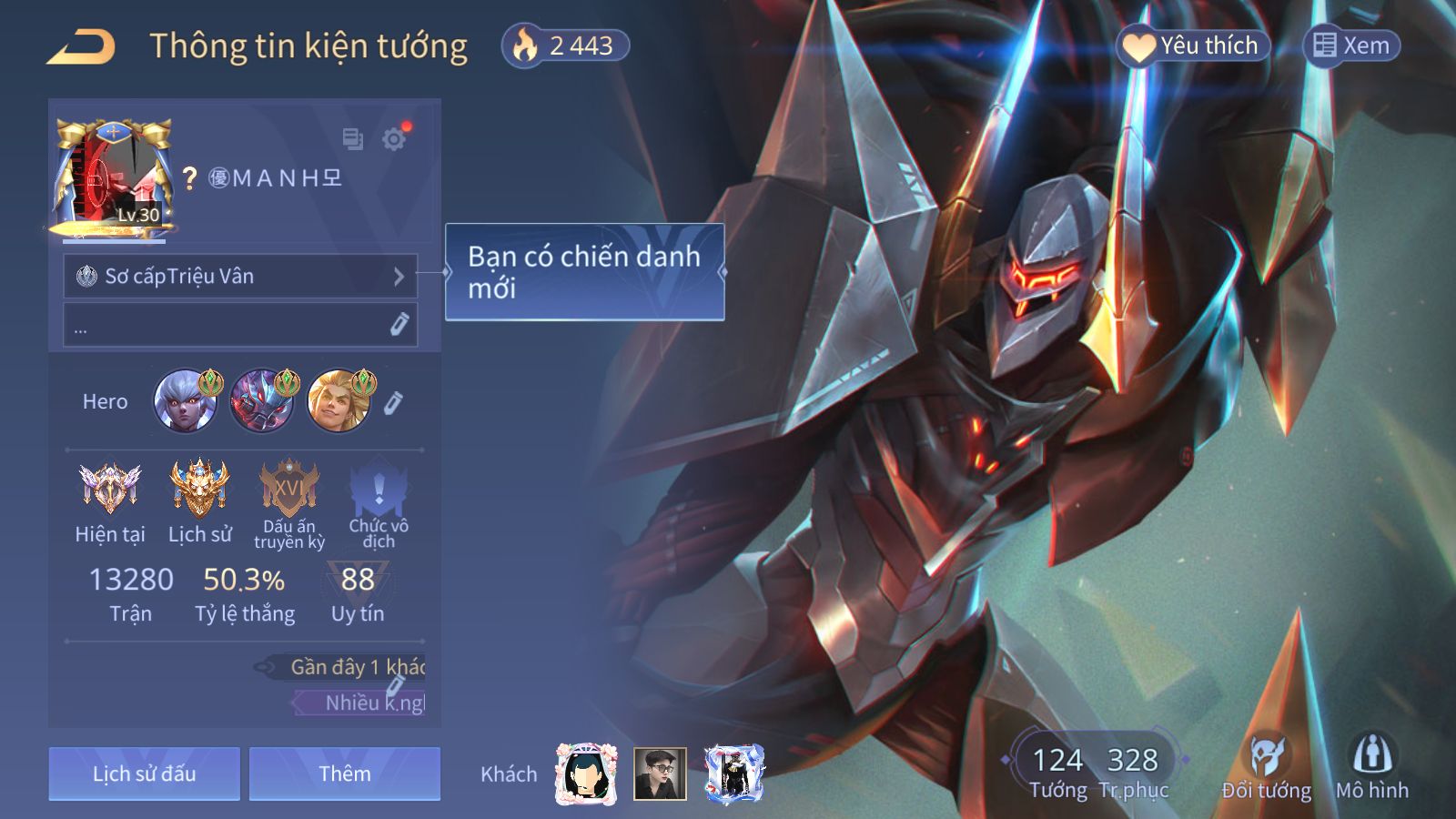
Task: Tap the Yêu thích favorite button
Action: (x=1192, y=45)
